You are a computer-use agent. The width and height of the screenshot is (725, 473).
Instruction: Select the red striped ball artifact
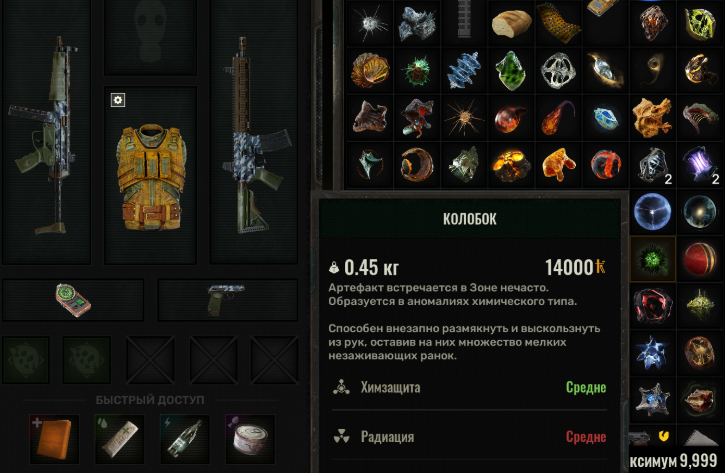tap(699, 257)
